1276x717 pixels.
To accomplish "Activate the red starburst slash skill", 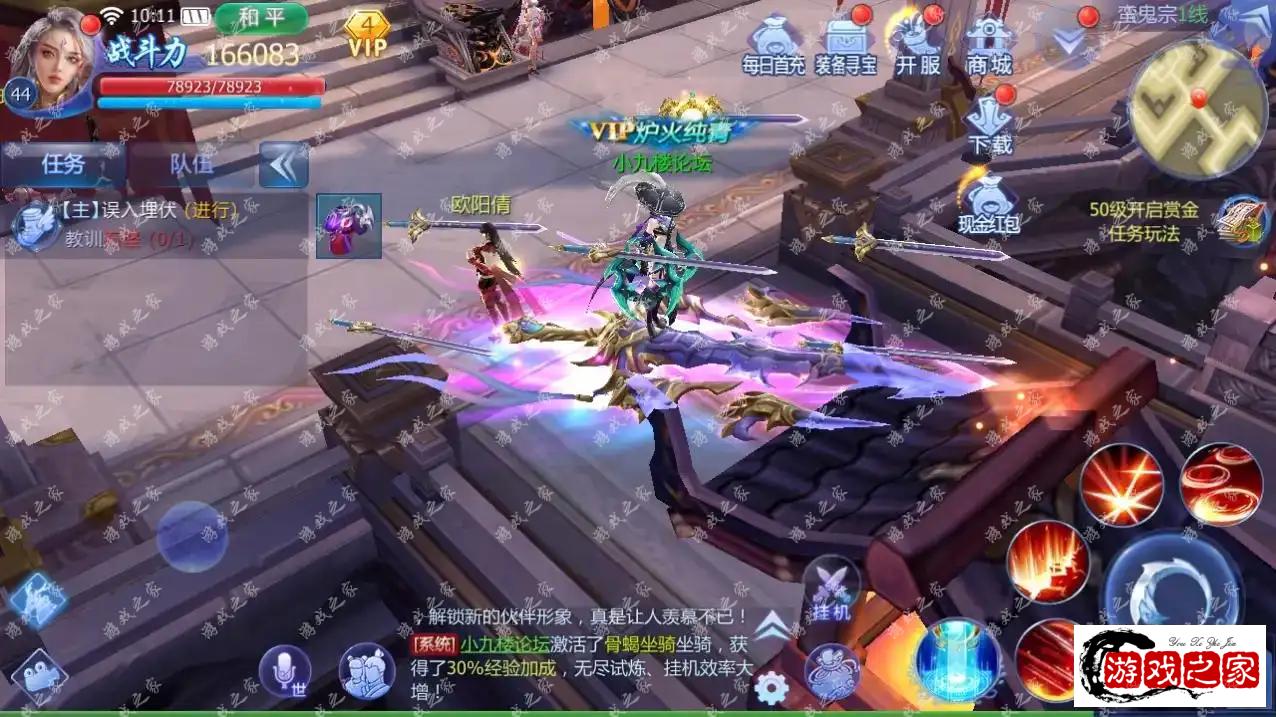I will point(1121,485).
